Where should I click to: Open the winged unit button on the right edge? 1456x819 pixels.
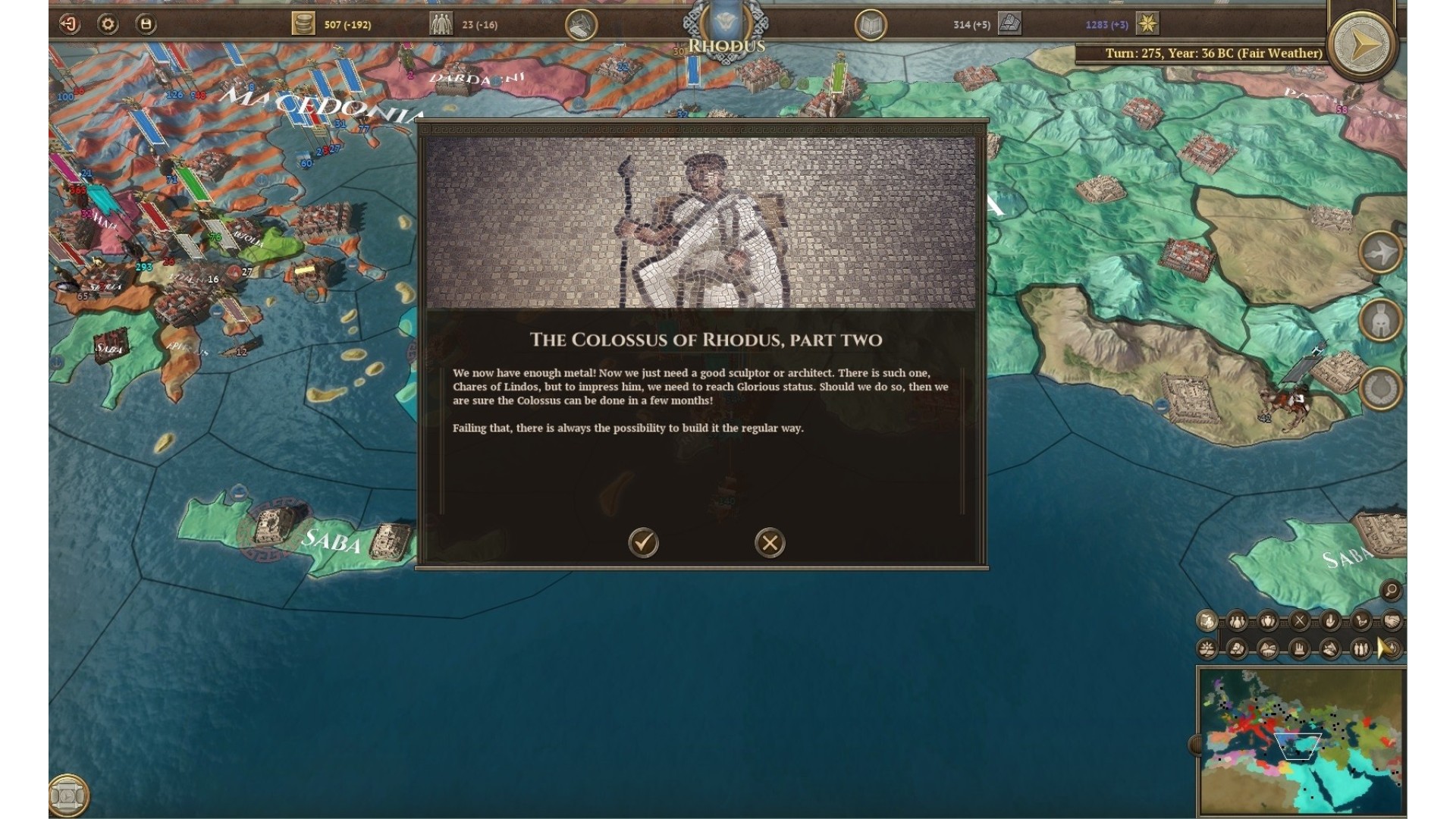tap(1380, 252)
